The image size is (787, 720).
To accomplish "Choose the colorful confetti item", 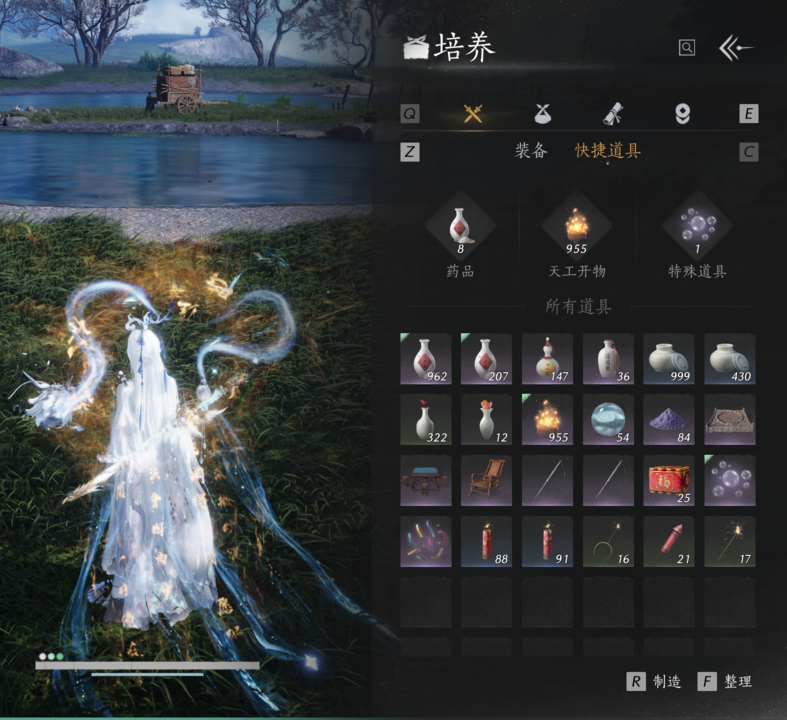I will click(425, 542).
